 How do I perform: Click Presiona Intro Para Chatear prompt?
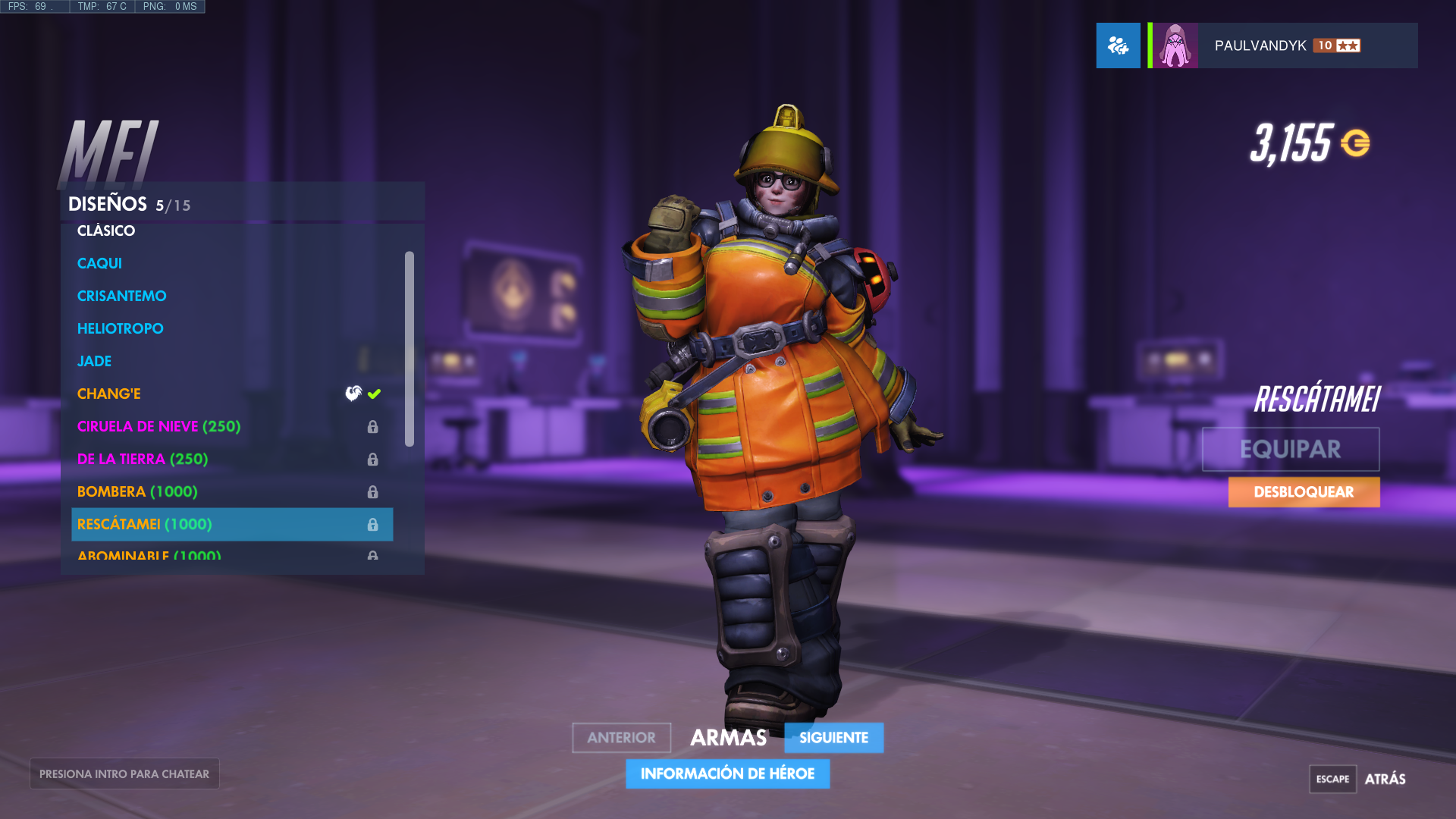click(x=124, y=773)
